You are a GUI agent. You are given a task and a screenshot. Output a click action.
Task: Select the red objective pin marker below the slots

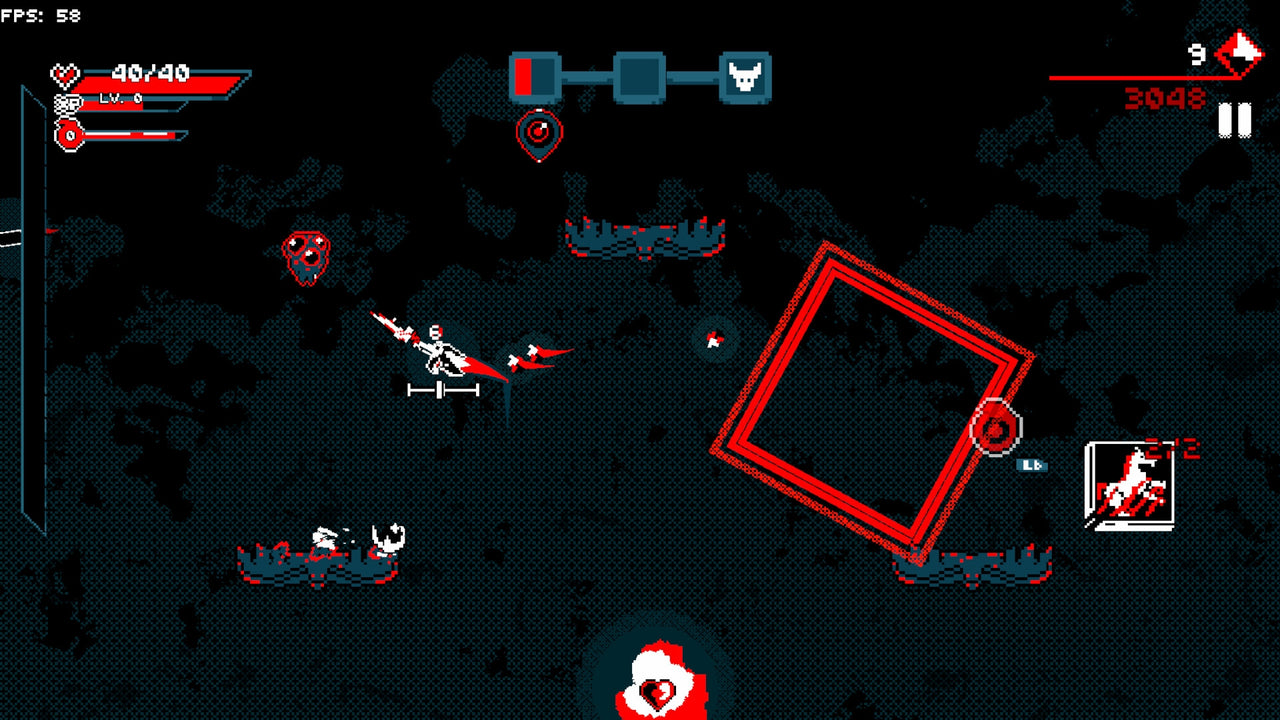[x=538, y=131]
